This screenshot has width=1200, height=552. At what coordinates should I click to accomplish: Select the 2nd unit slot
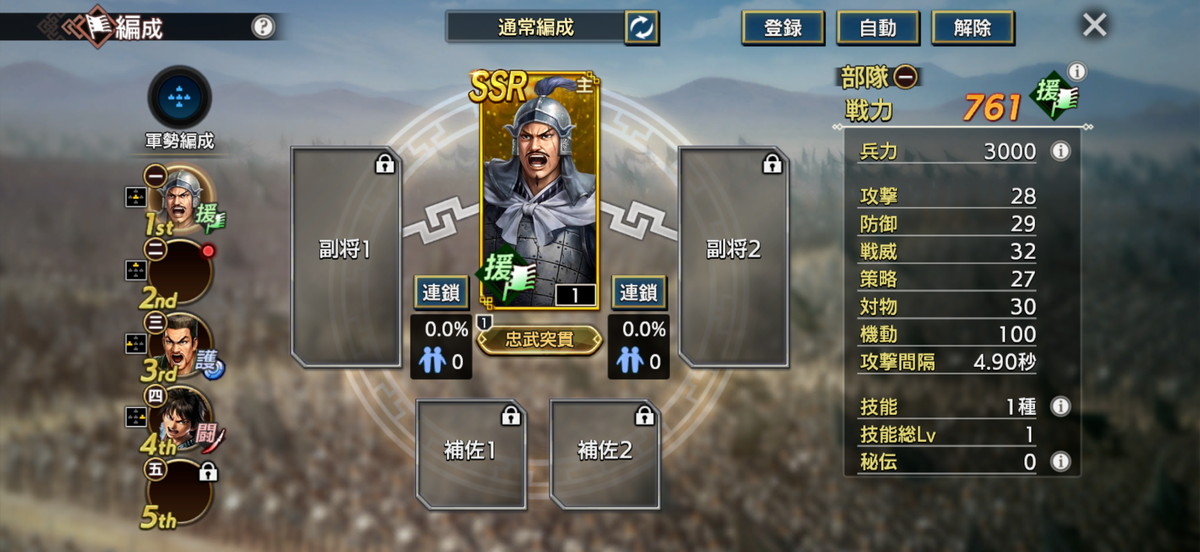(x=180, y=272)
